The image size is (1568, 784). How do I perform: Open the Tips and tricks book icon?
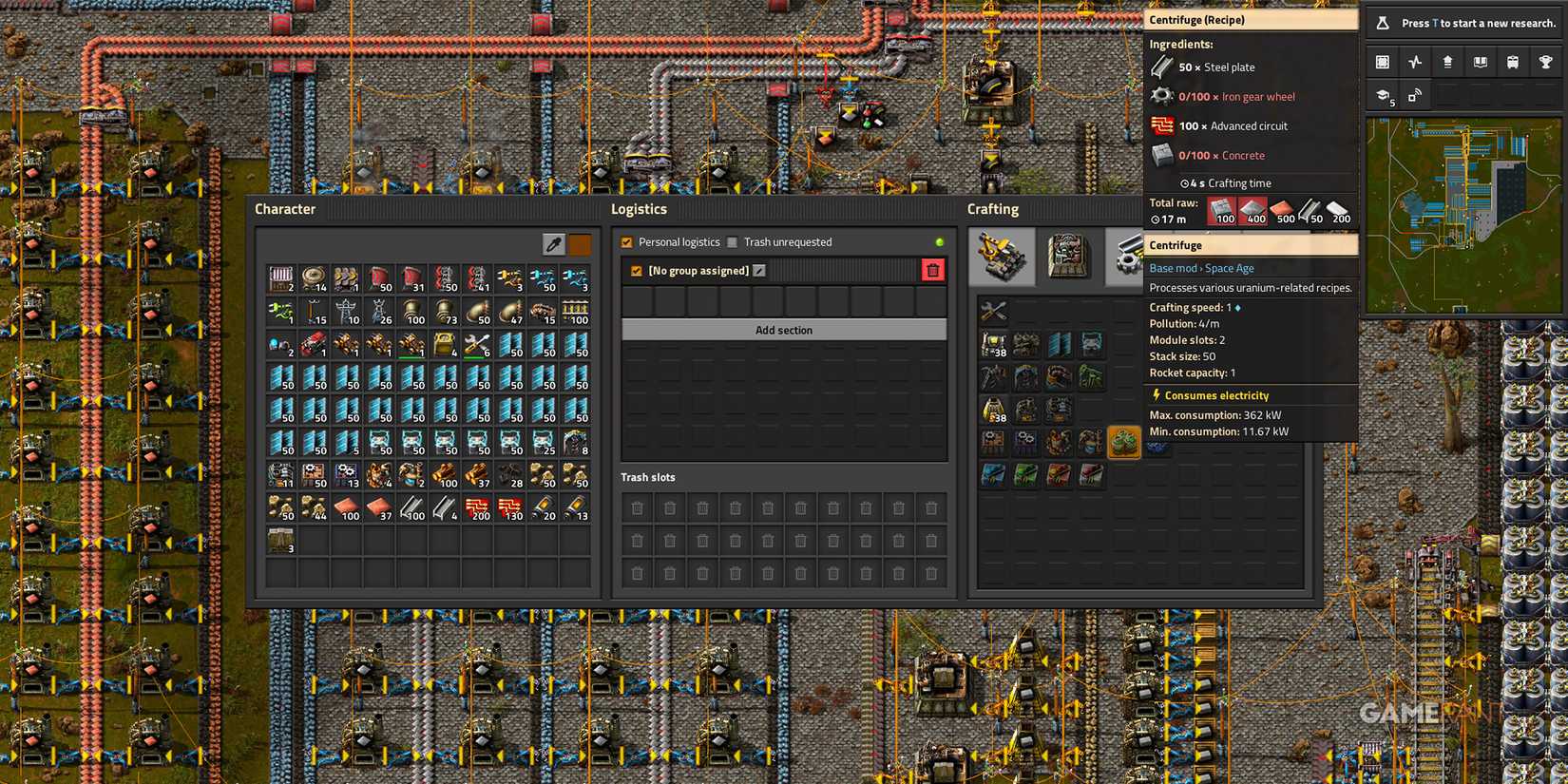1480,62
